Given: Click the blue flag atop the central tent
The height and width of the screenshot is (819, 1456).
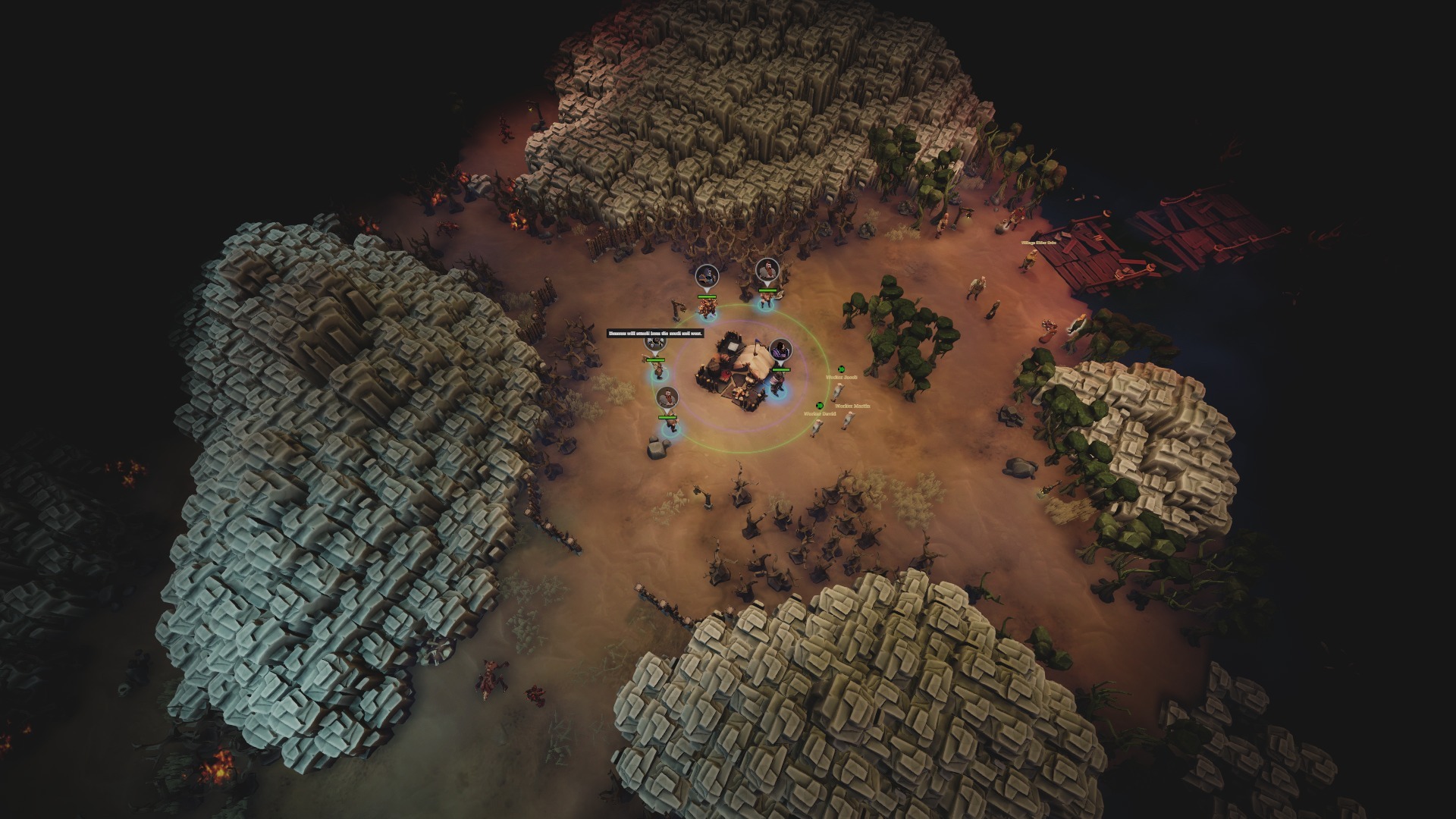Looking at the screenshot, I should click(756, 342).
